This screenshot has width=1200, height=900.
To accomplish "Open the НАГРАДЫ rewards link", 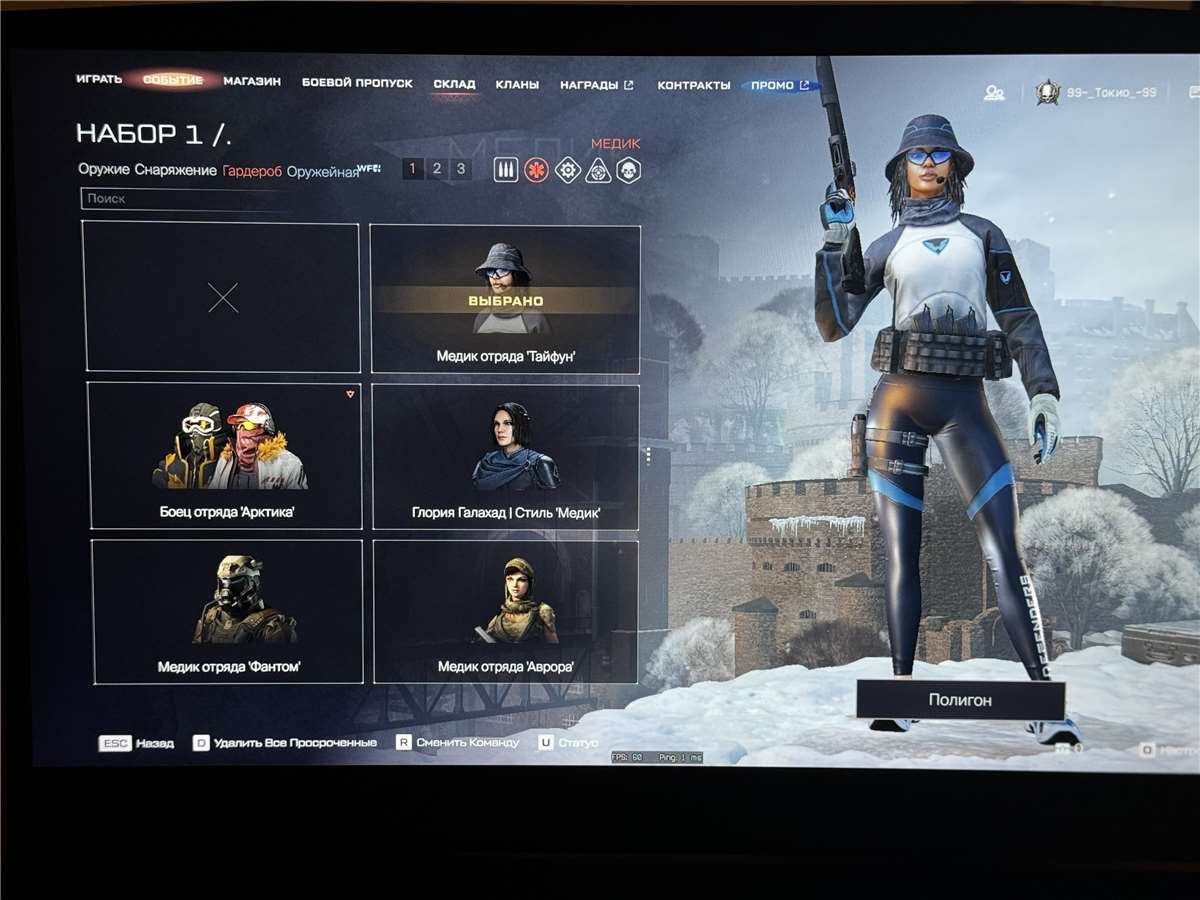I will click(x=596, y=85).
